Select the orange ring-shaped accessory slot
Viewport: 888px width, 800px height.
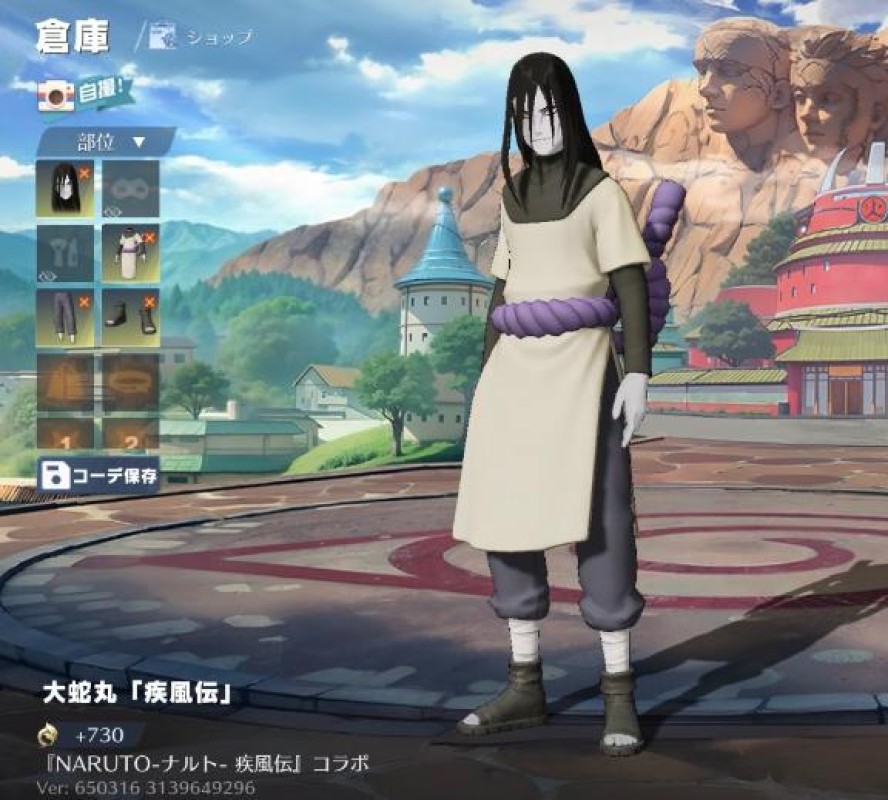click(x=130, y=381)
